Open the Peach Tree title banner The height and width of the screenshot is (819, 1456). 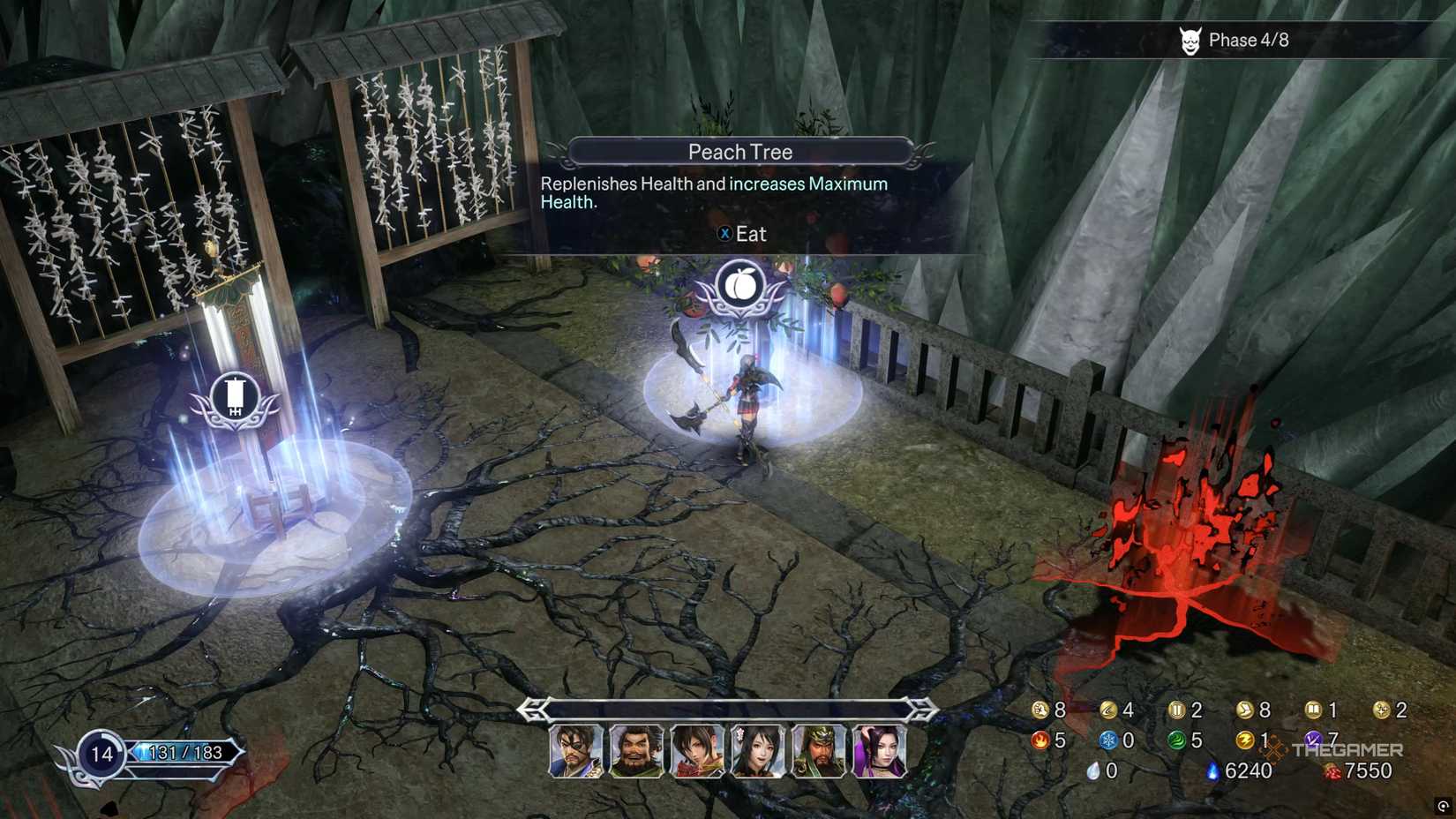(x=742, y=151)
